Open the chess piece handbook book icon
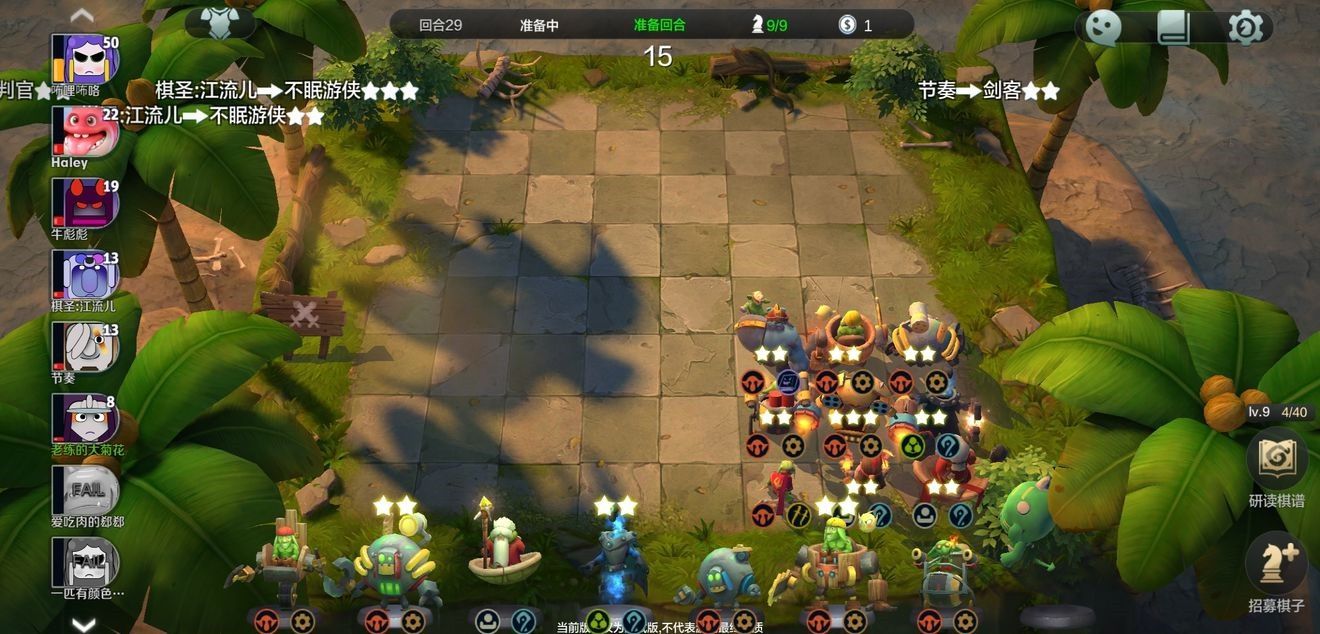The image size is (1320, 634). (1175, 27)
